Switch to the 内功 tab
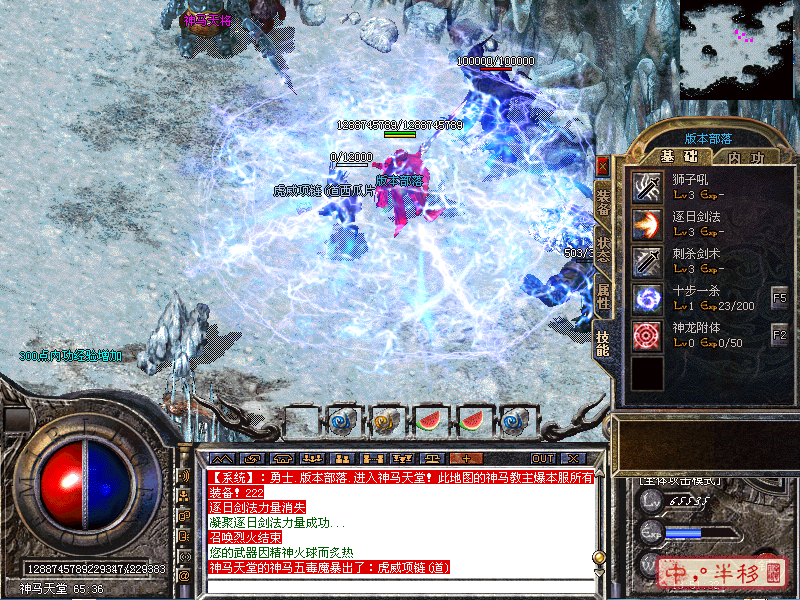Screen dimensions: 800x600 tap(745, 157)
